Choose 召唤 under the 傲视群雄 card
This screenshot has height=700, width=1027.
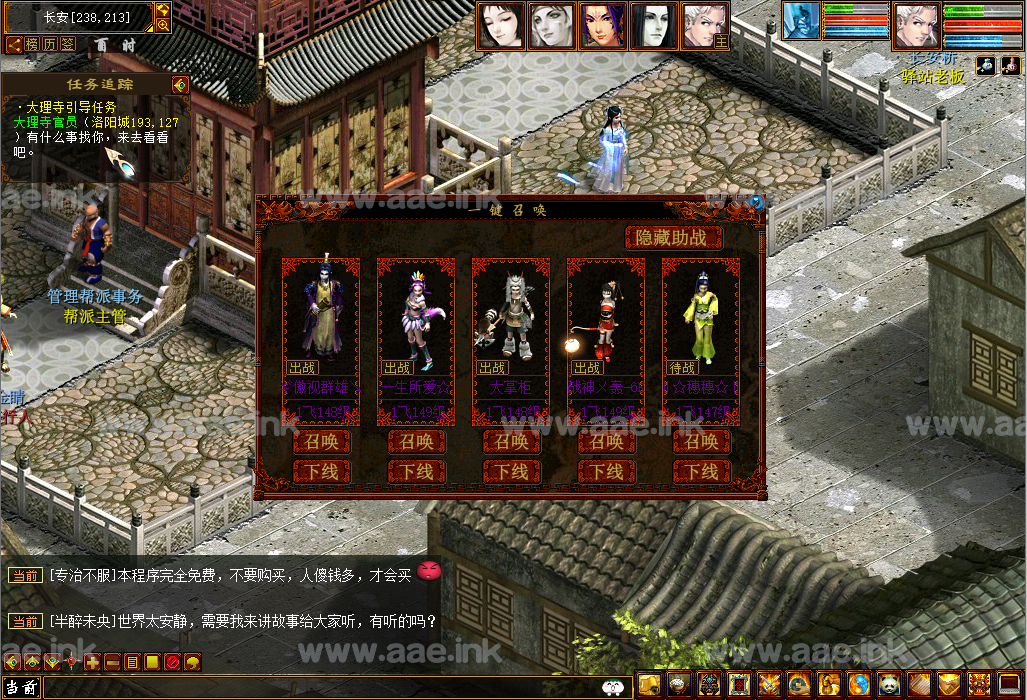[321, 442]
